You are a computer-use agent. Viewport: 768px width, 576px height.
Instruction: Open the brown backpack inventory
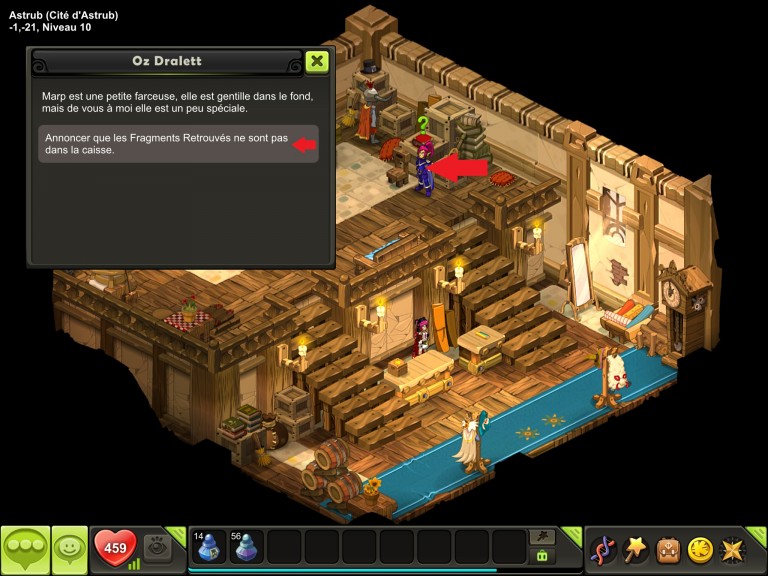(x=668, y=549)
